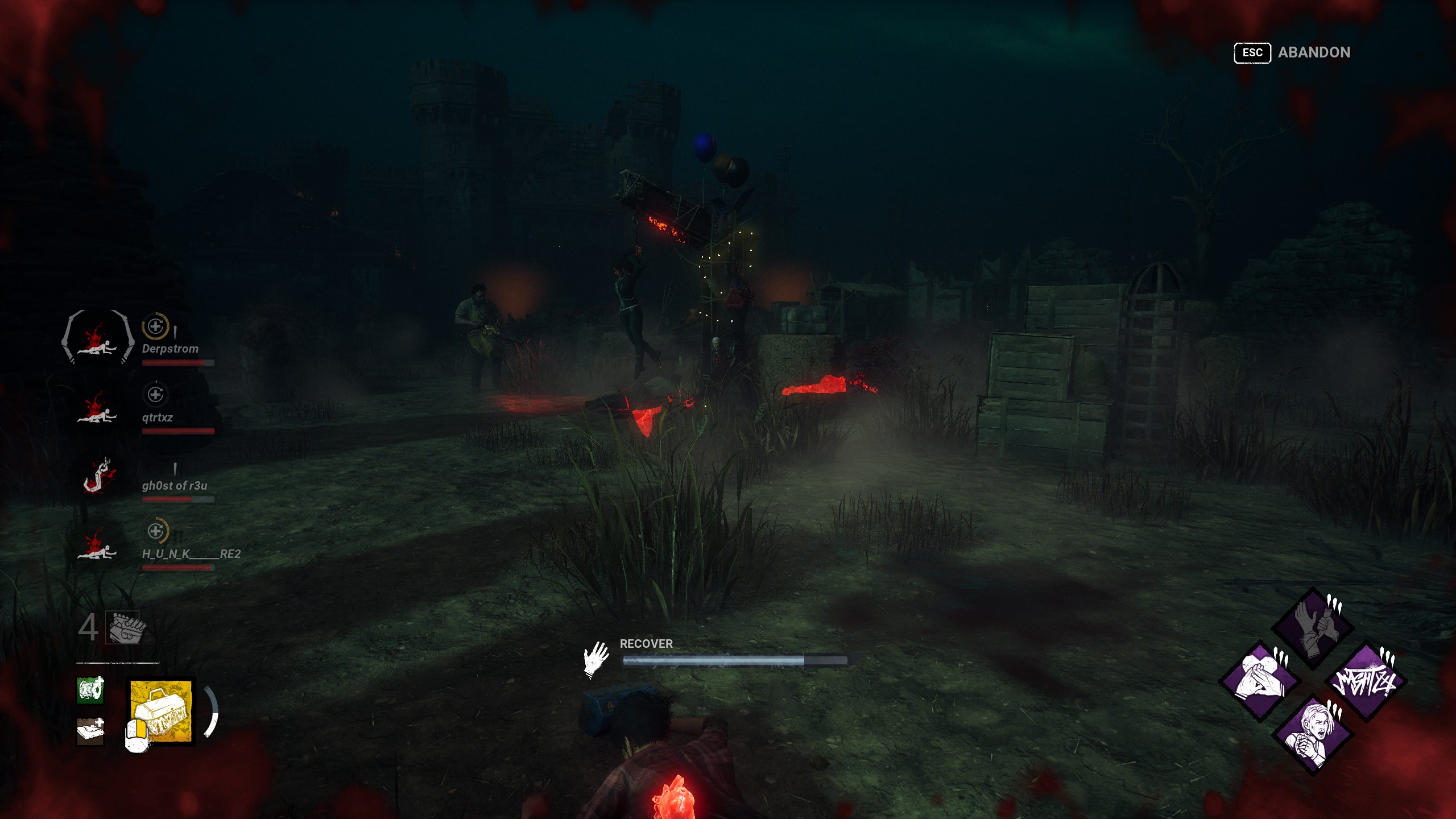Select the yellow toolbox item slot
The width and height of the screenshot is (1456, 819).
pyautogui.click(x=161, y=712)
